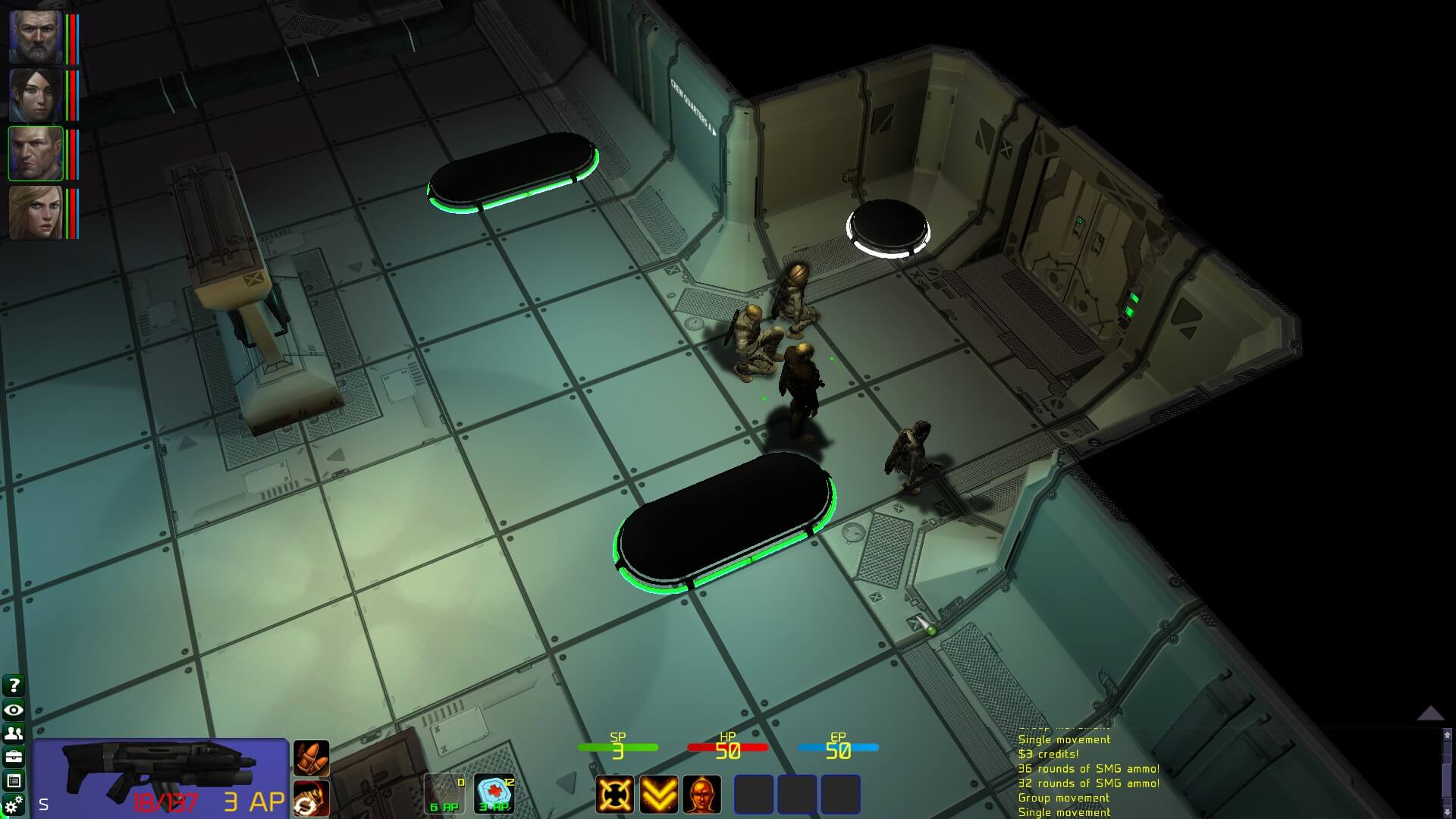The width and height of the screenshot is (1456, 819).
Task: Use the medkit item slot
Action: pyautogui.click(x=494, y=793)
